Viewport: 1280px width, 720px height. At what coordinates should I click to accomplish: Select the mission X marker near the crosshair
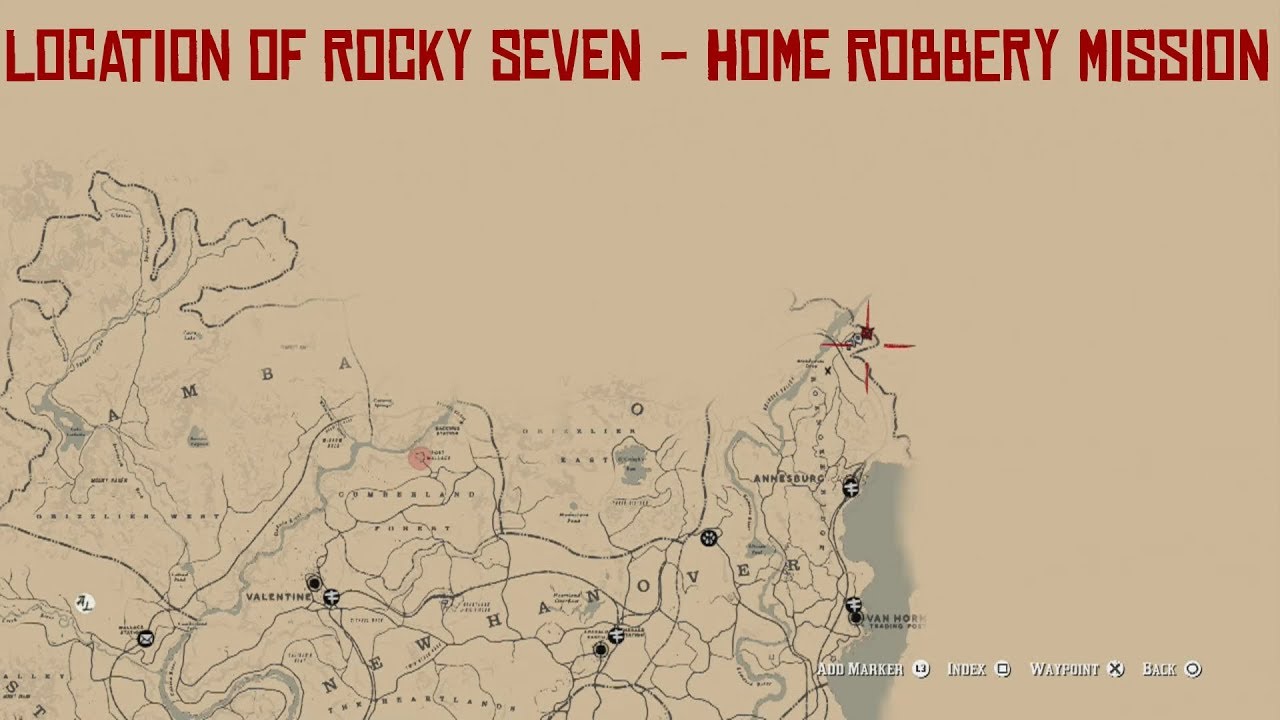pos(827,370)
